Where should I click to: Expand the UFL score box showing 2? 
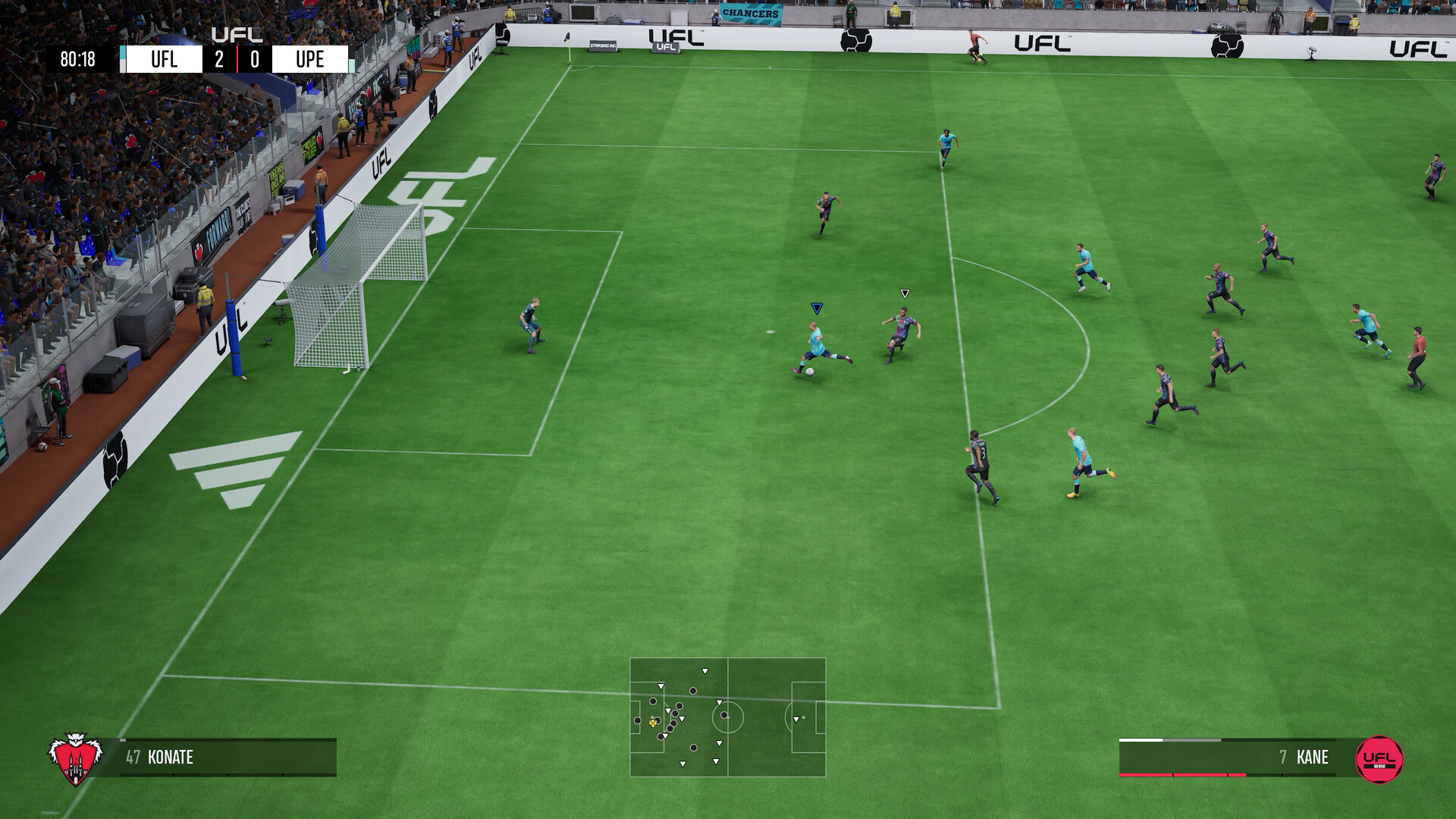pos(218,58)
